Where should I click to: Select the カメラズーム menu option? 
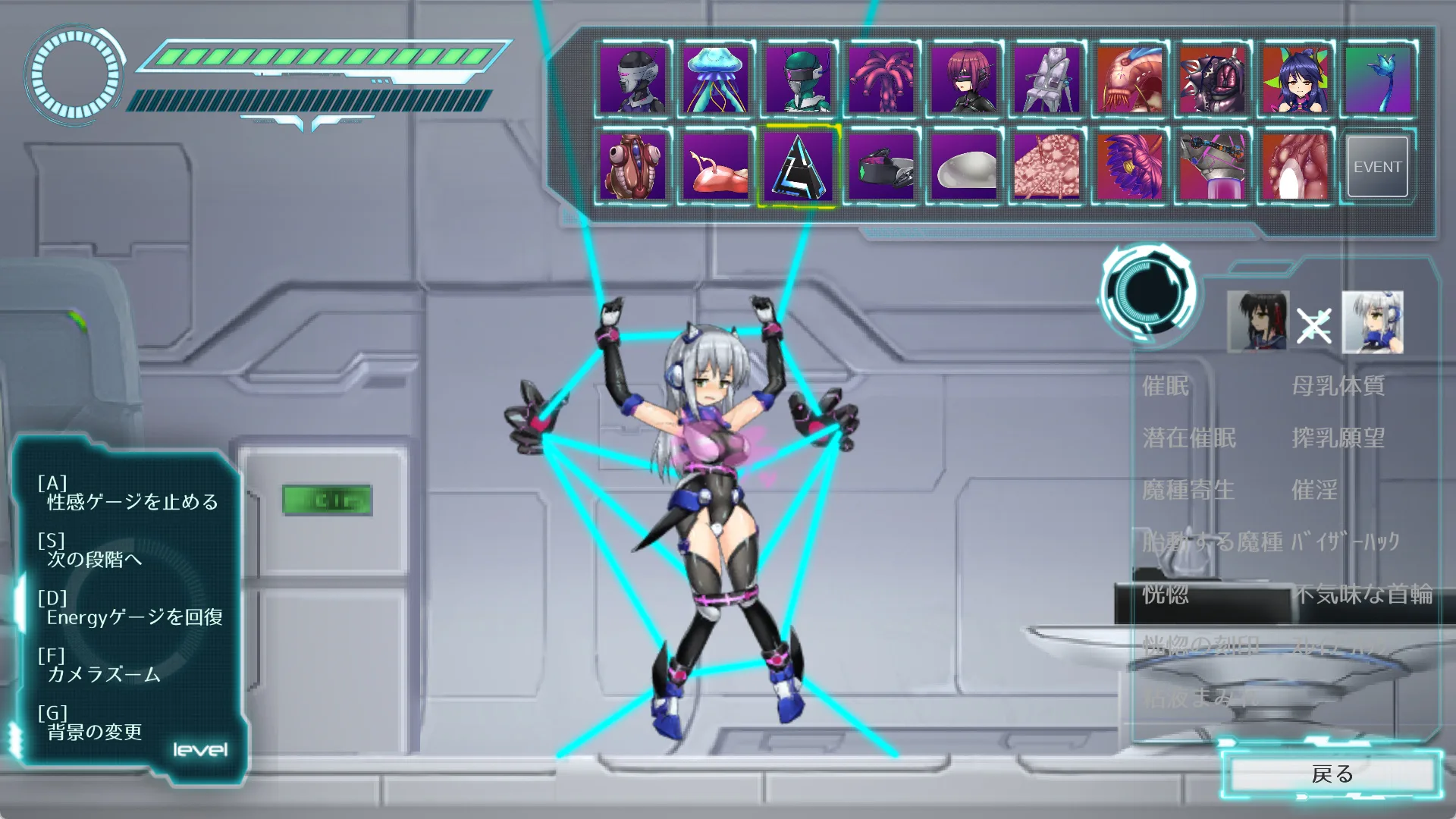click(x=103, y=674)
